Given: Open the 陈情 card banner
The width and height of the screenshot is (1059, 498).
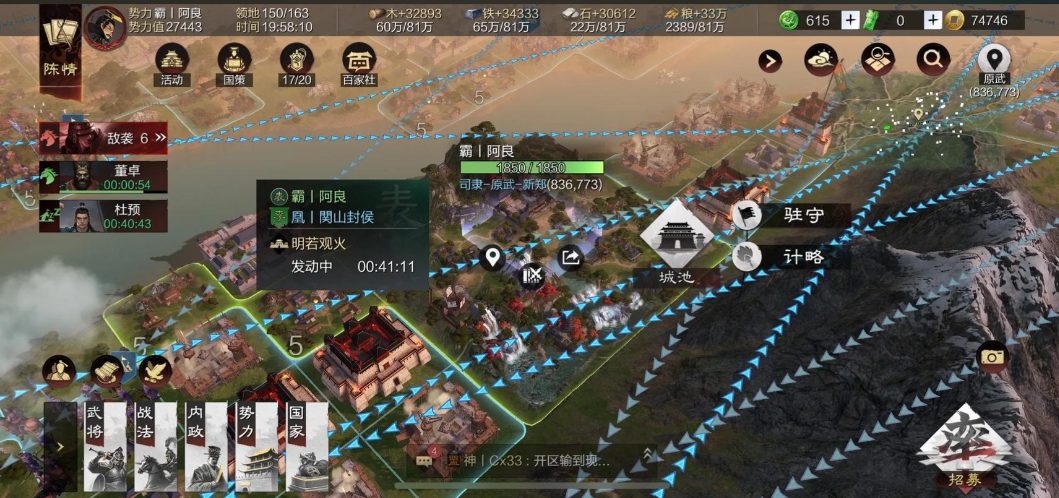Looking at the screenshot, I should click(x=59, y=45).
